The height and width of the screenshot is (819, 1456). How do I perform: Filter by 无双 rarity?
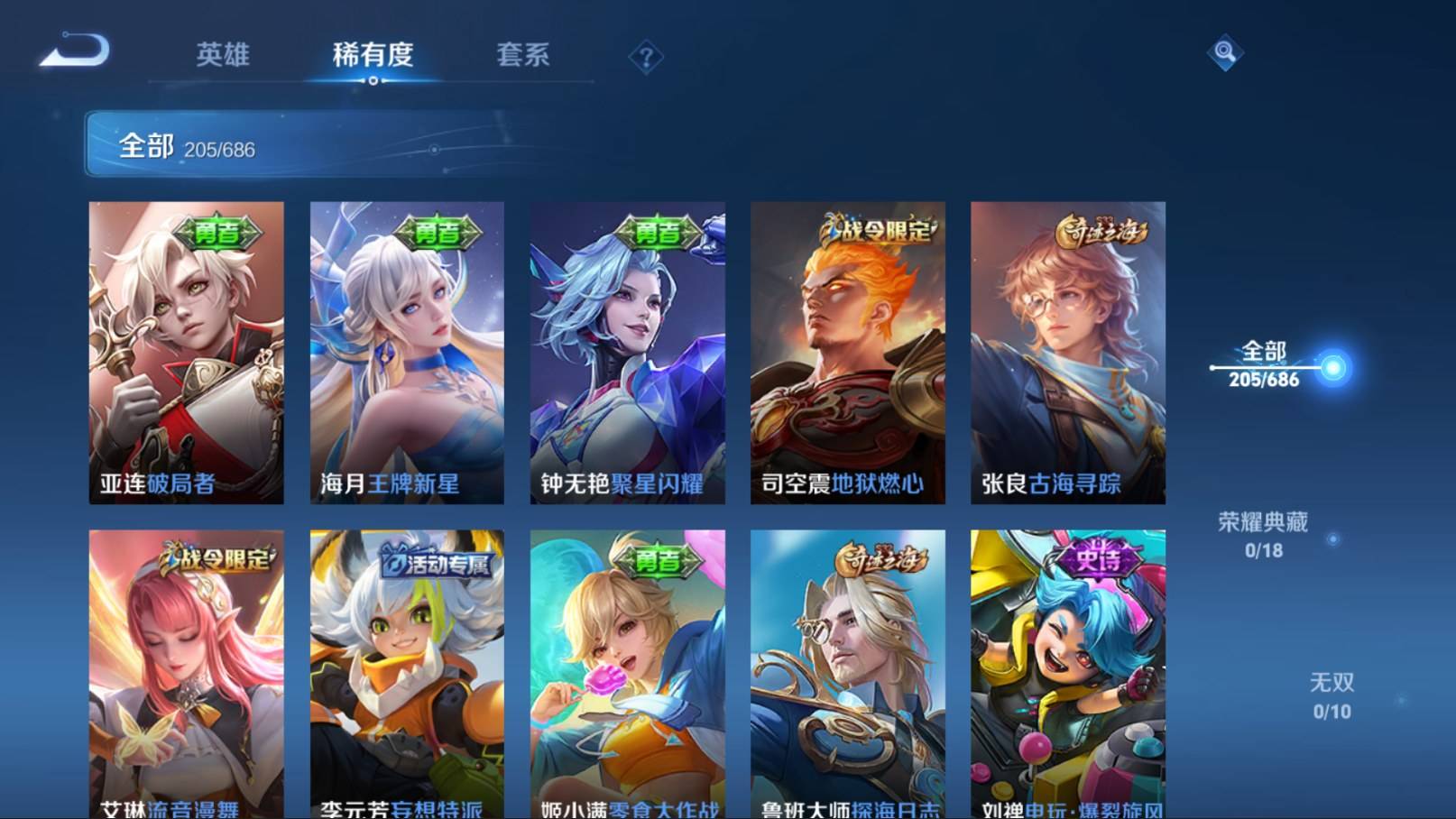1332,695
